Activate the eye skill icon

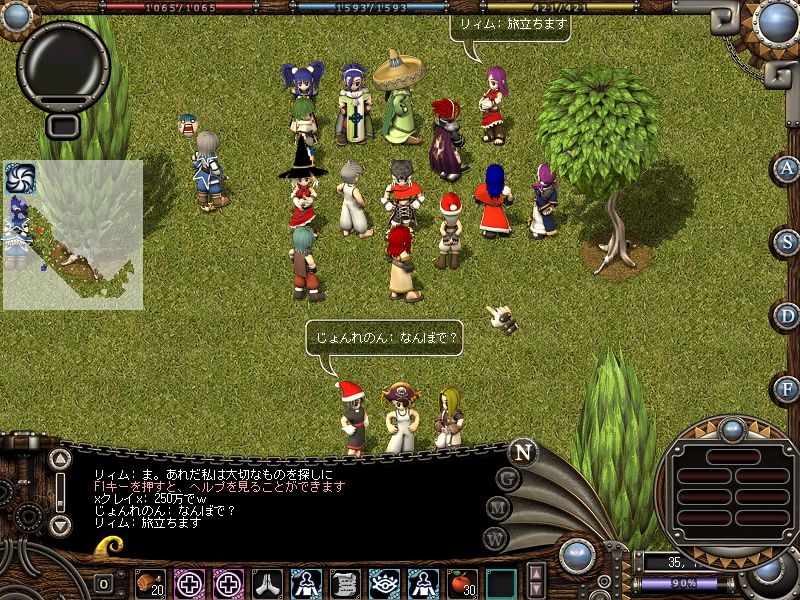(x=383, y=582)
